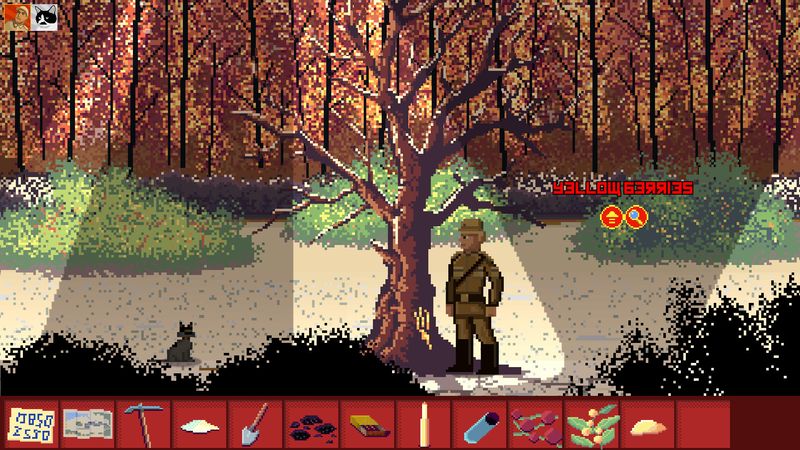Select the code note in inventory
800x450 pixels.
[30, 424]
